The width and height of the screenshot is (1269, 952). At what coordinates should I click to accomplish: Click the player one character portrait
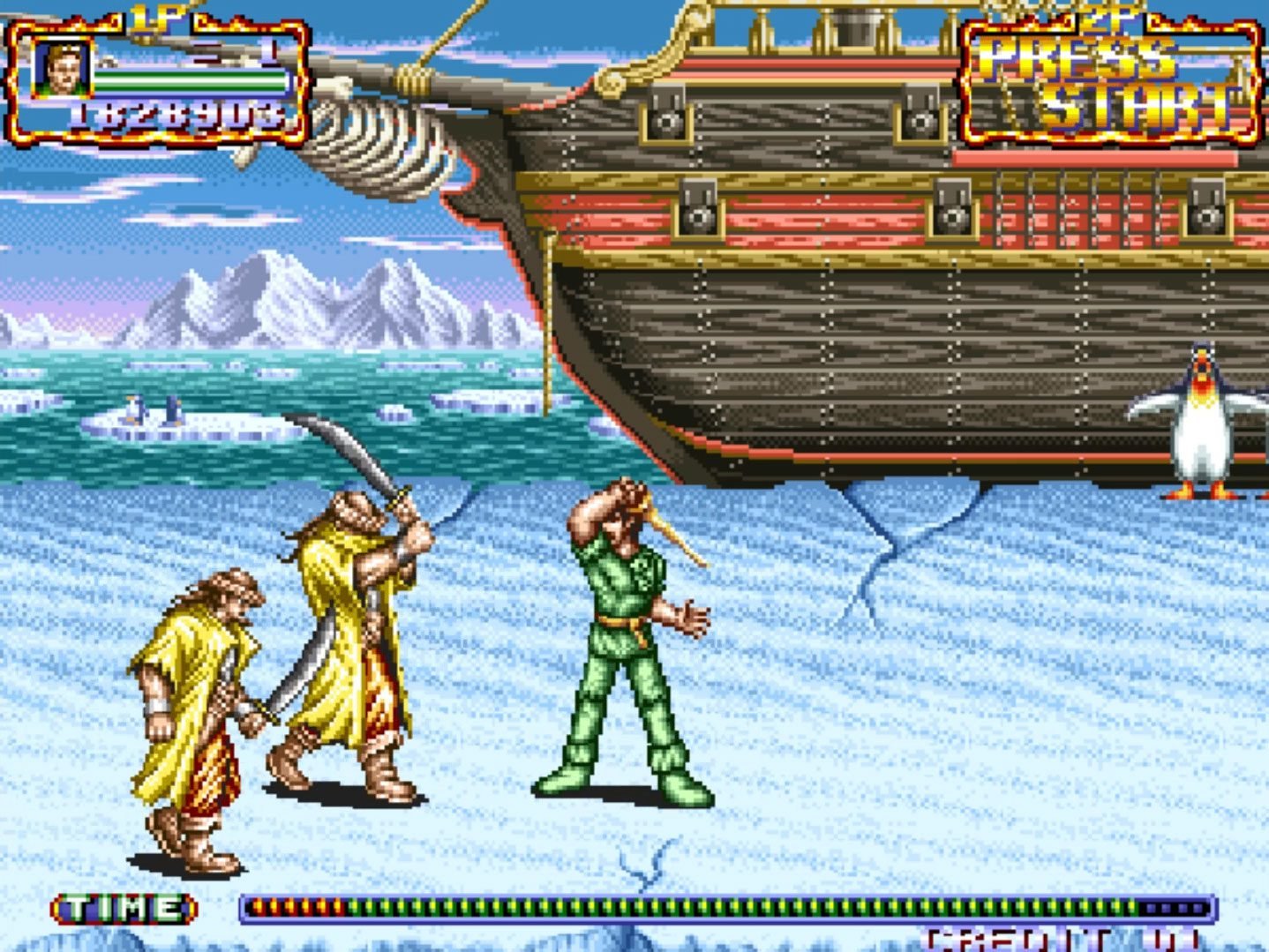[x=61, y=69]
